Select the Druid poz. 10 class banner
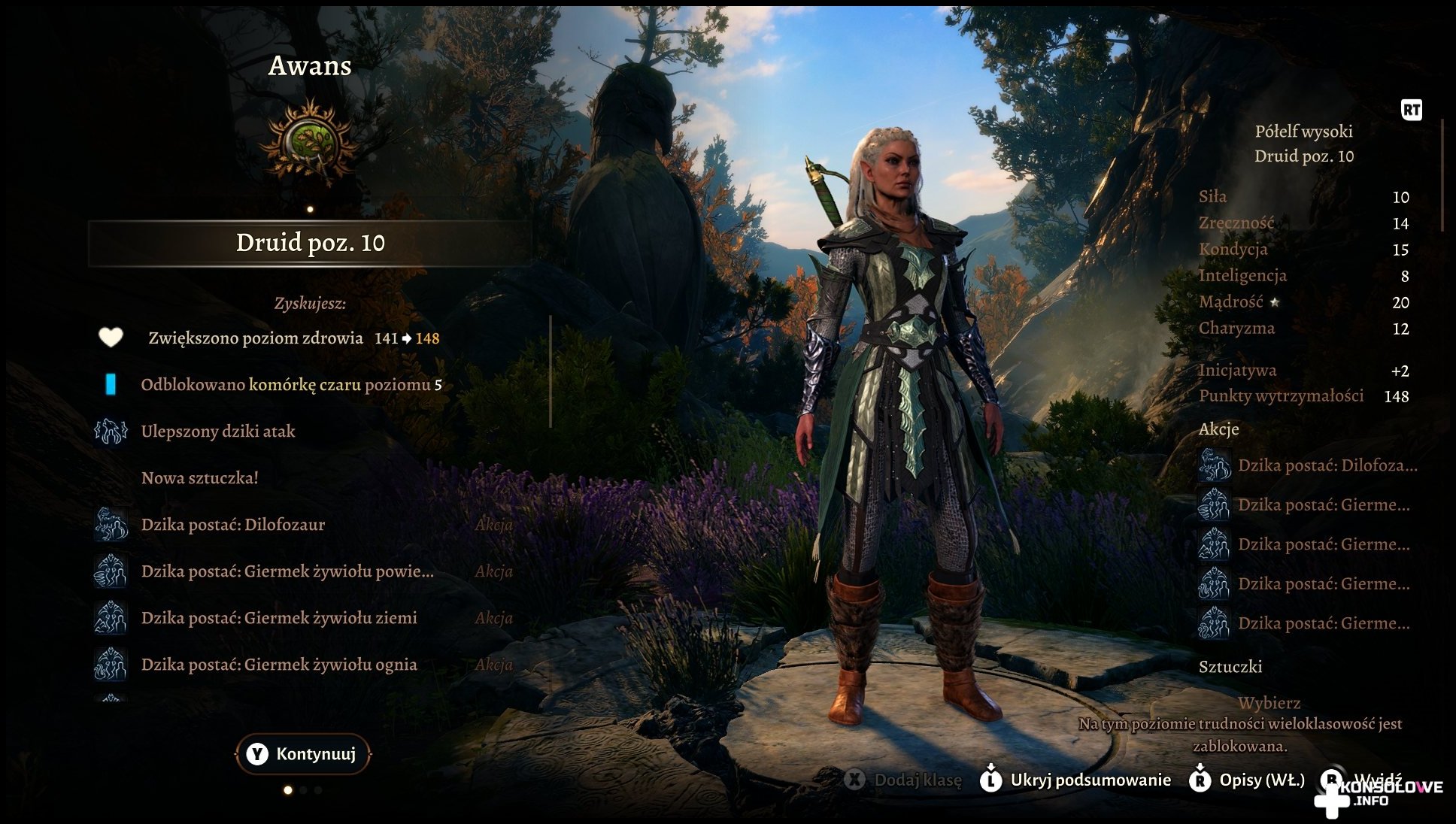 [x=310, y=243]
